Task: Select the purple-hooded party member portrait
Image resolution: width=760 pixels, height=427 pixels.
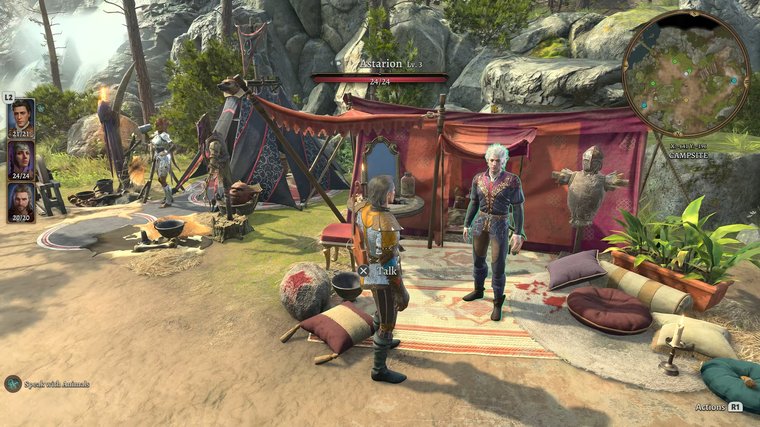Action: [21, 158]
